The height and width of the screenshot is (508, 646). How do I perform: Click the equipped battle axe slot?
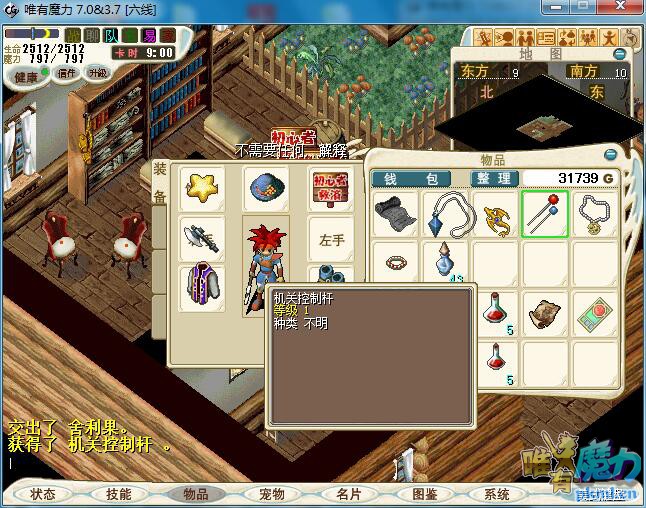click(x=202, y=238)
